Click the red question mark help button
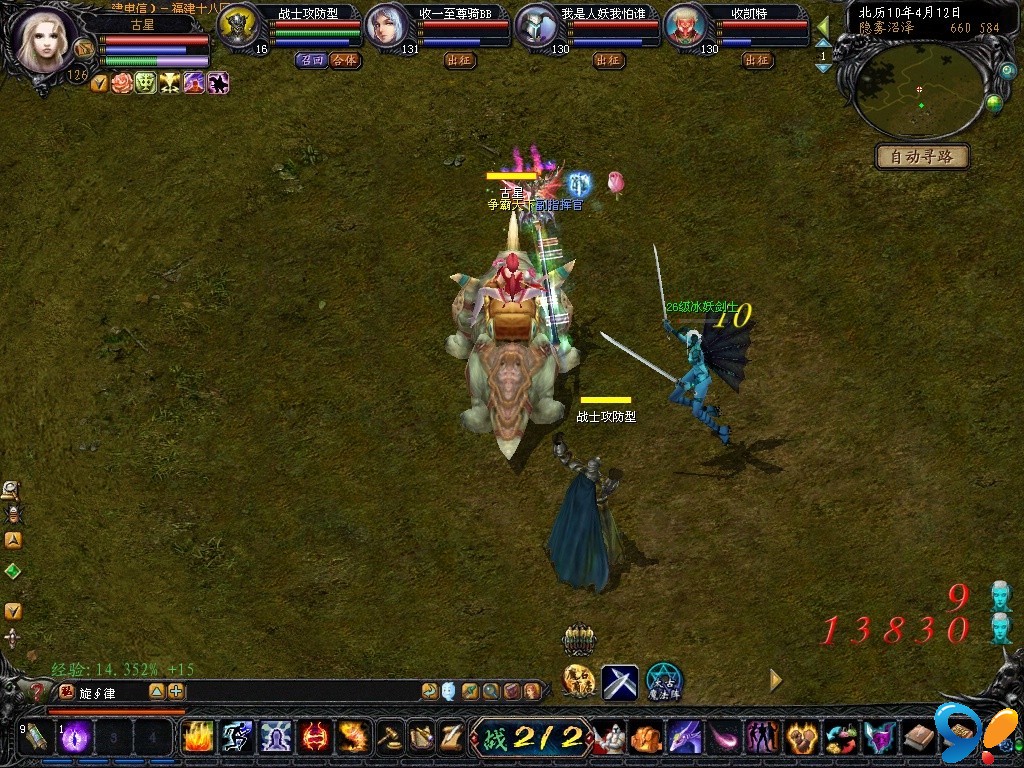 point(37,690)
